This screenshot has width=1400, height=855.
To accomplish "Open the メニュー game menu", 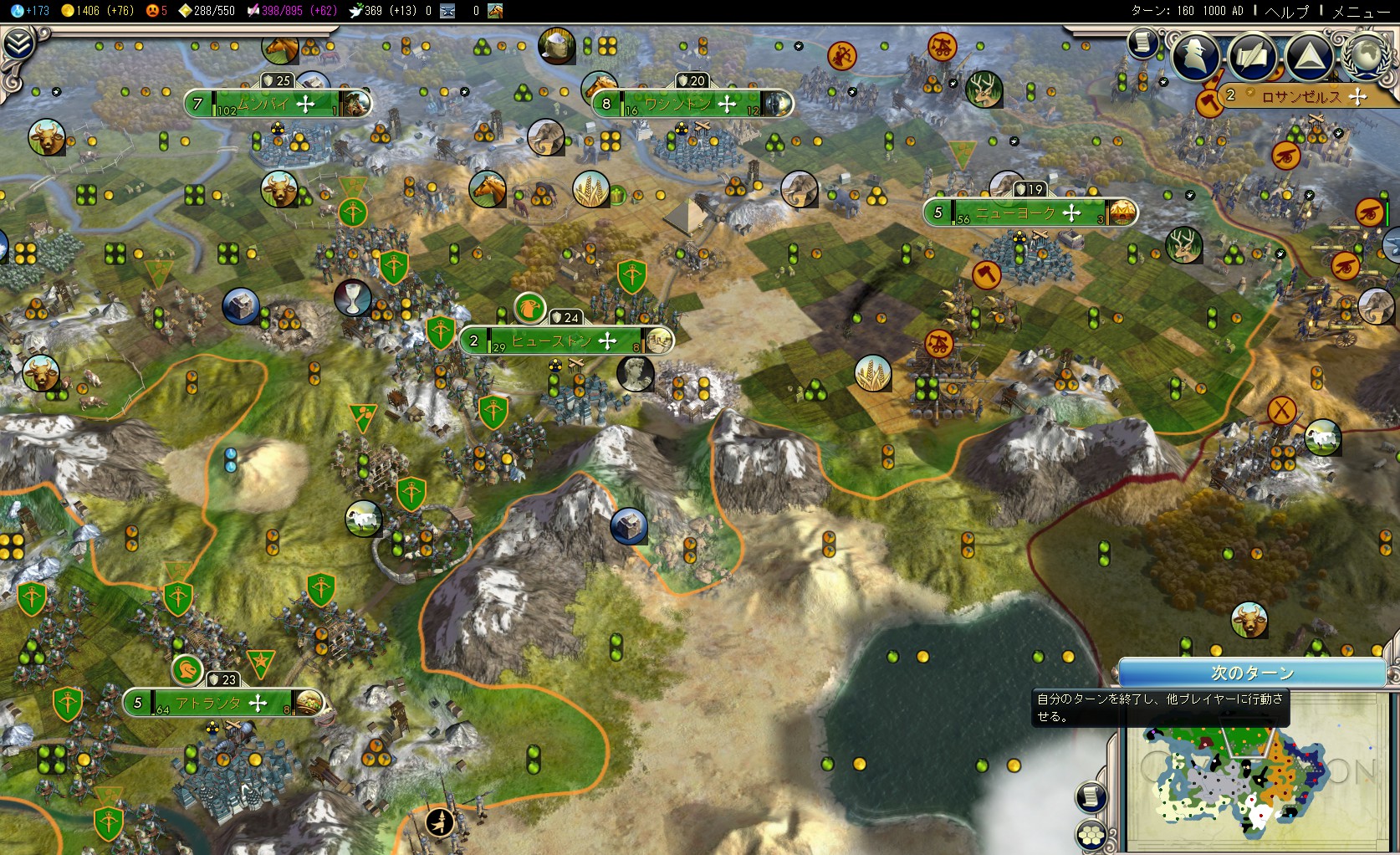I will tap(1360, 11).
